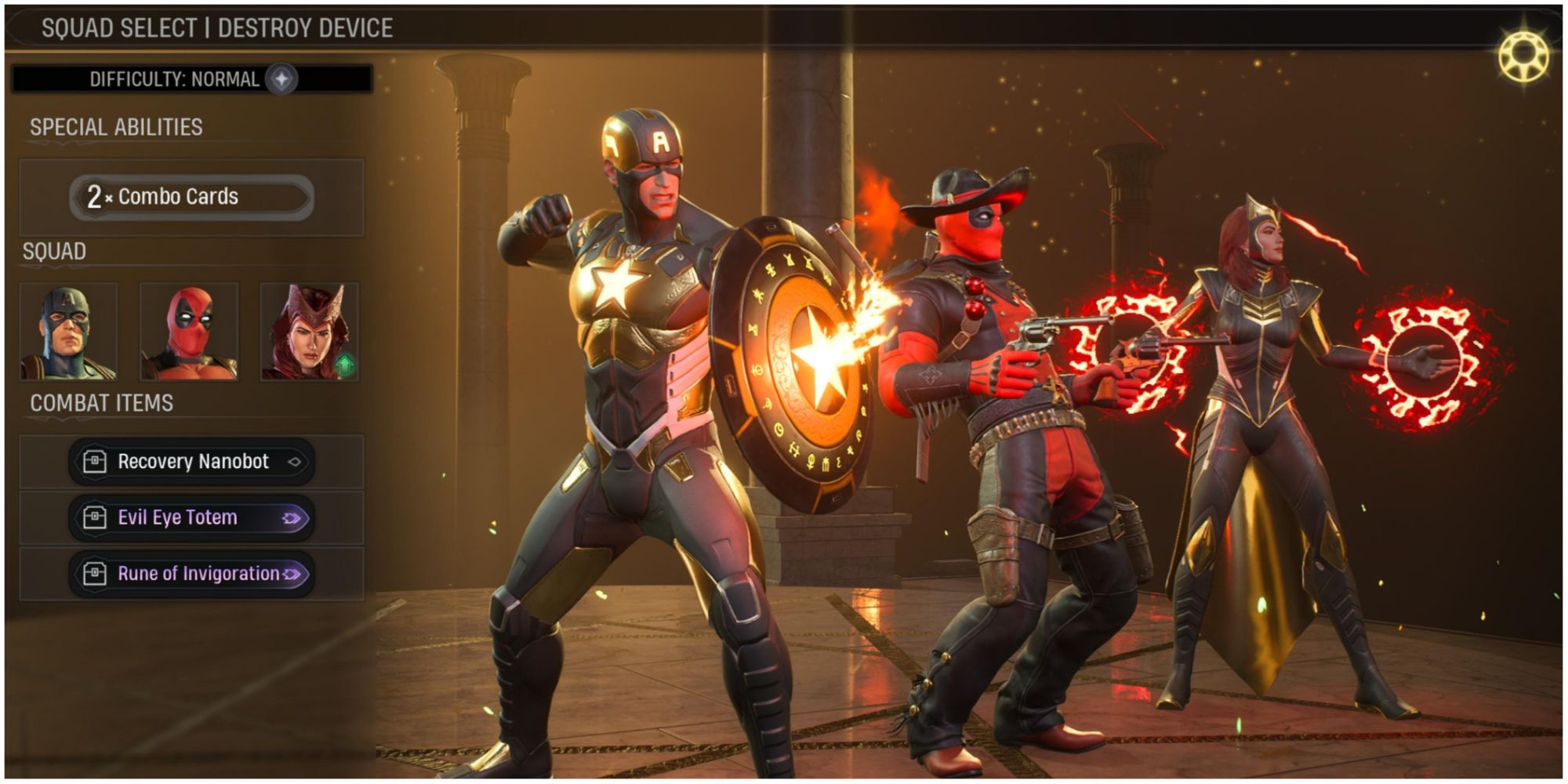
Task: Open the Difficulty: Normal selector
Action: (176, 78)
